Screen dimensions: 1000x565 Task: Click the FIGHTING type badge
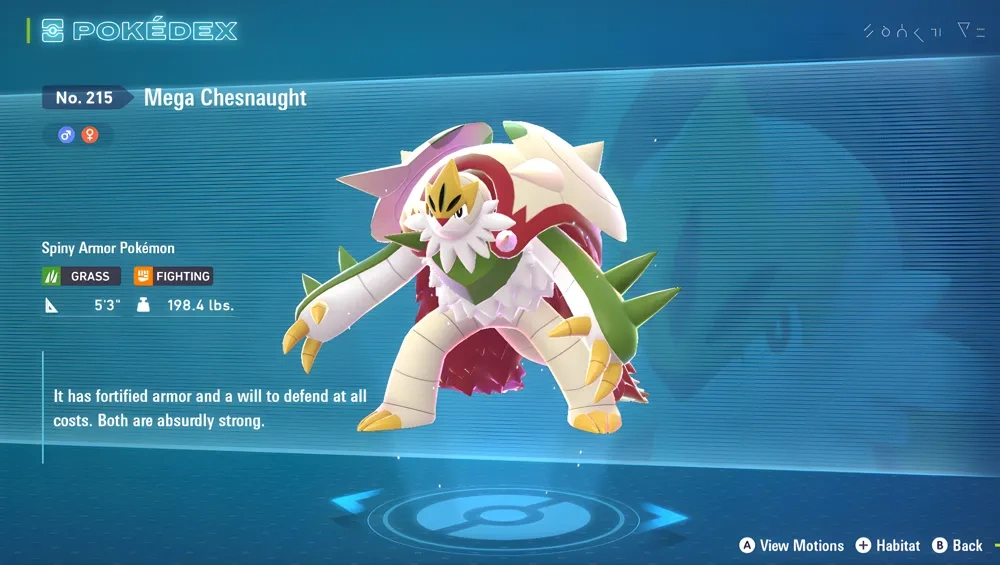pyautogui.click(x=173, y=276)
